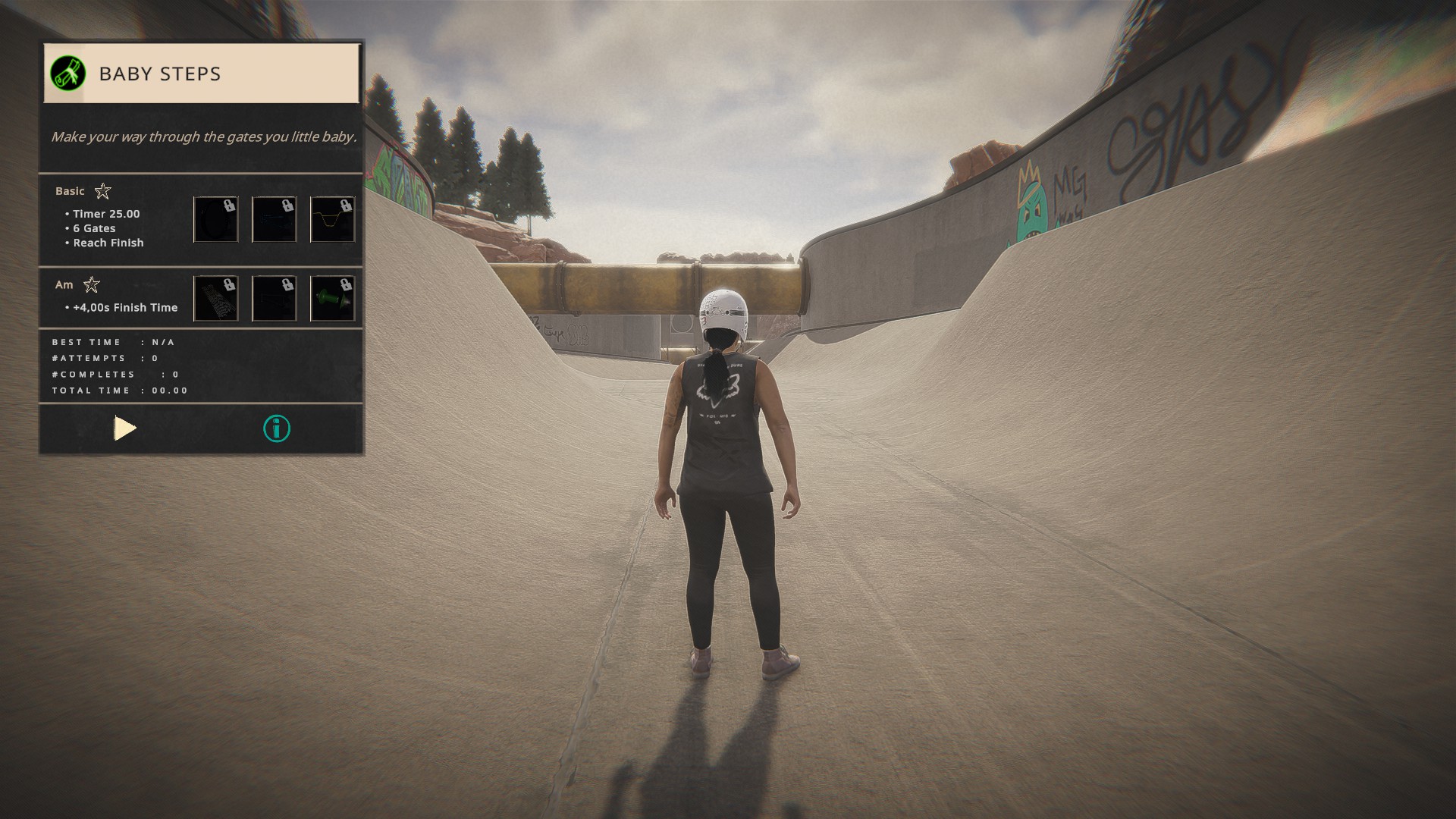Image resolution: width=1456 pixels, height=819 pixels.
Task: Open the teal info button
Action: click(277, 429)
